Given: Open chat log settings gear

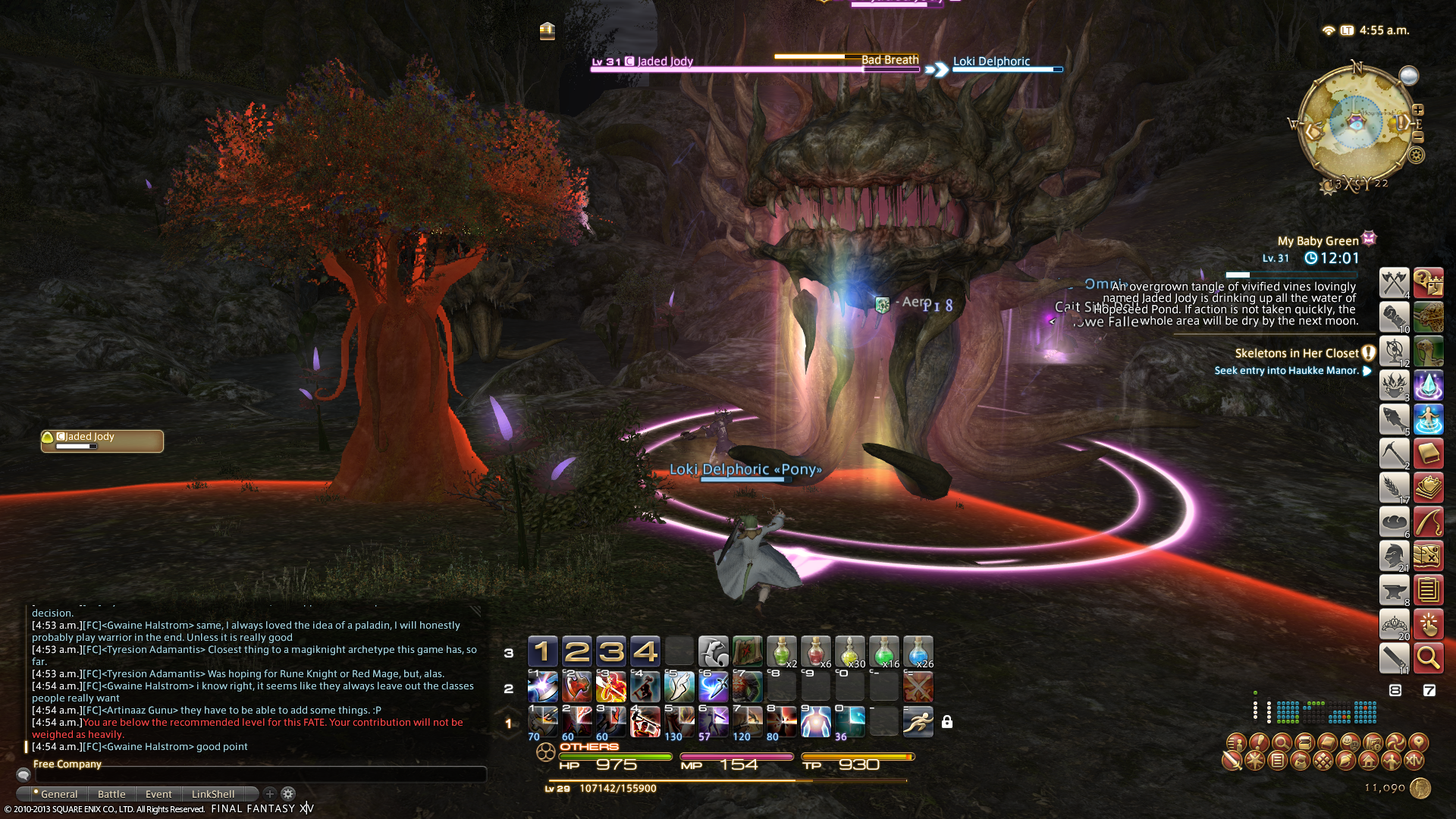Looking at the screenshot, I should click(288, 794).
